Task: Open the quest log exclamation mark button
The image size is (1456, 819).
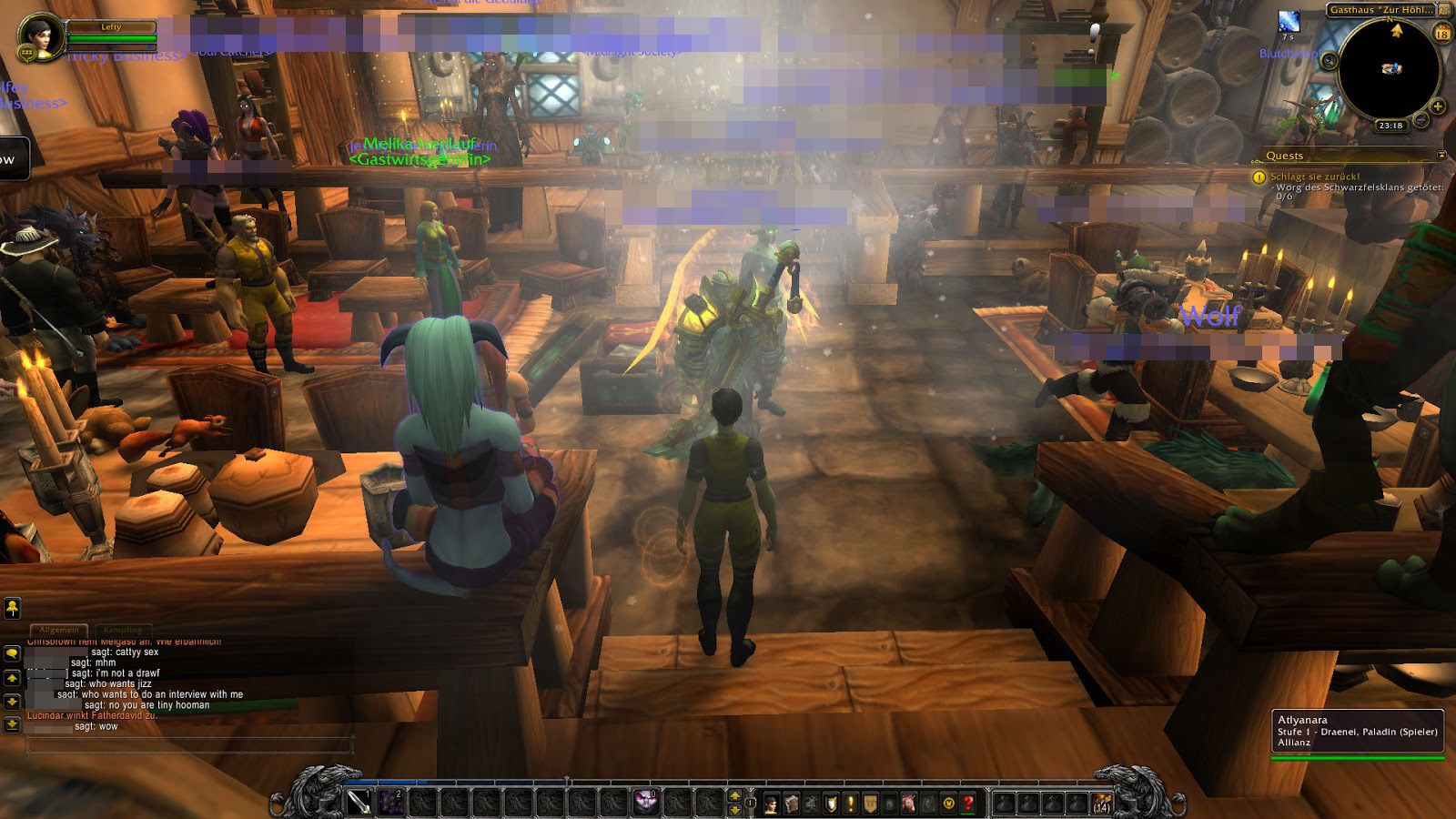Action: pyautogui.click(x=851, y=803)
